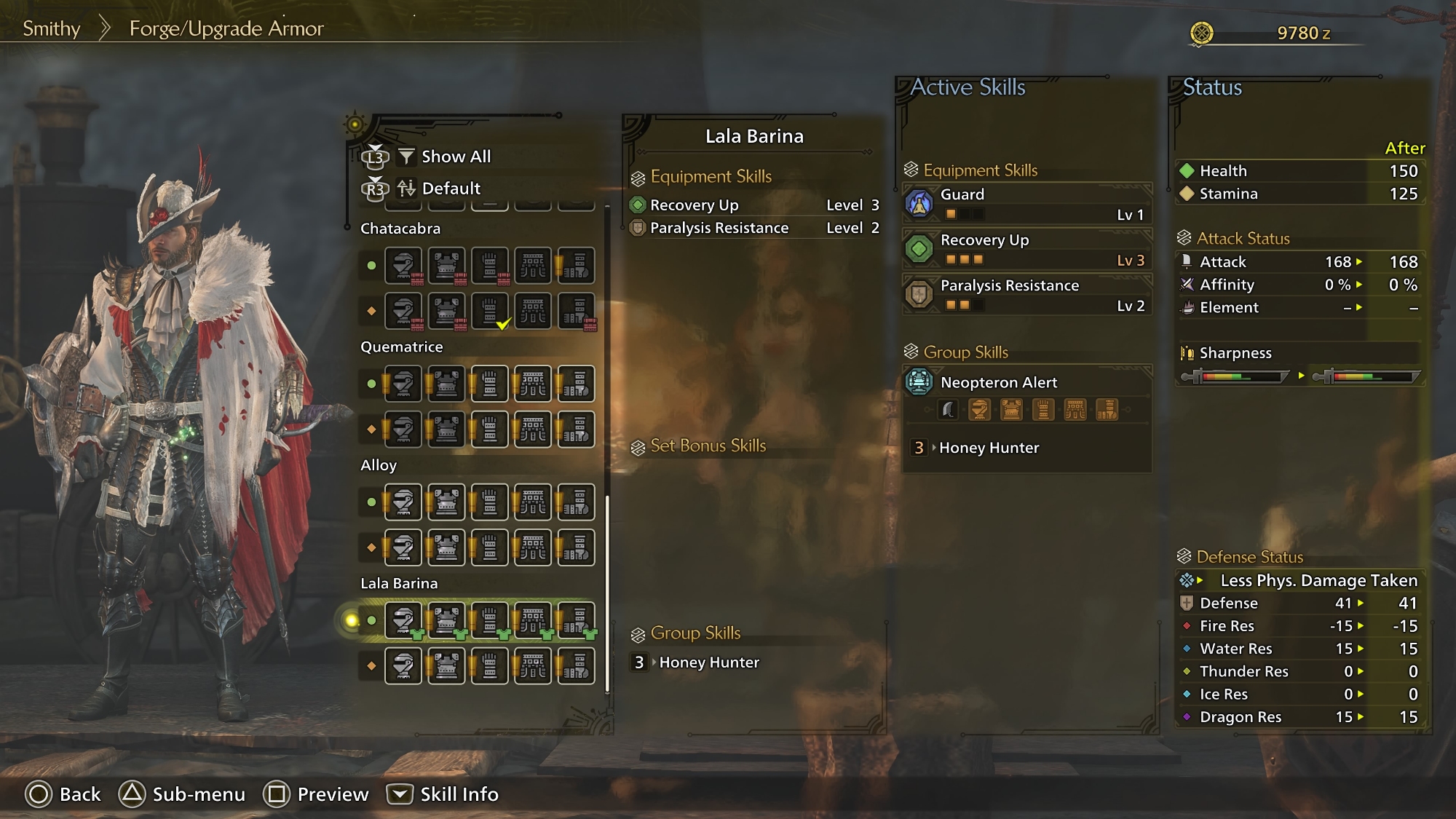Choose Lala Barina helm in diamond-marked row

click(x=403, y=665)
